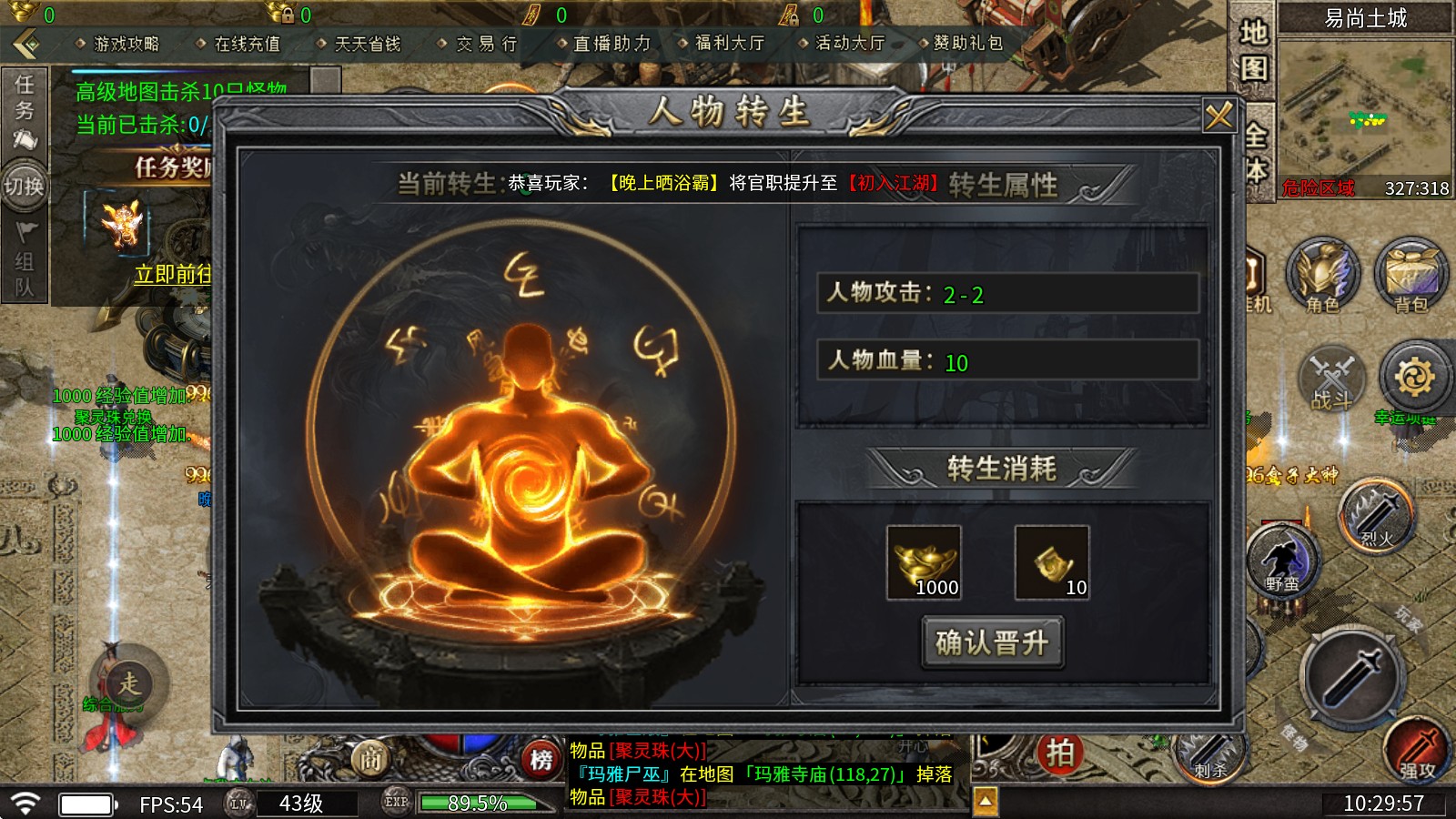Open the 商 (Shop) coin icon
This screenshot has width=1456, height=819.
coord(372,757)
